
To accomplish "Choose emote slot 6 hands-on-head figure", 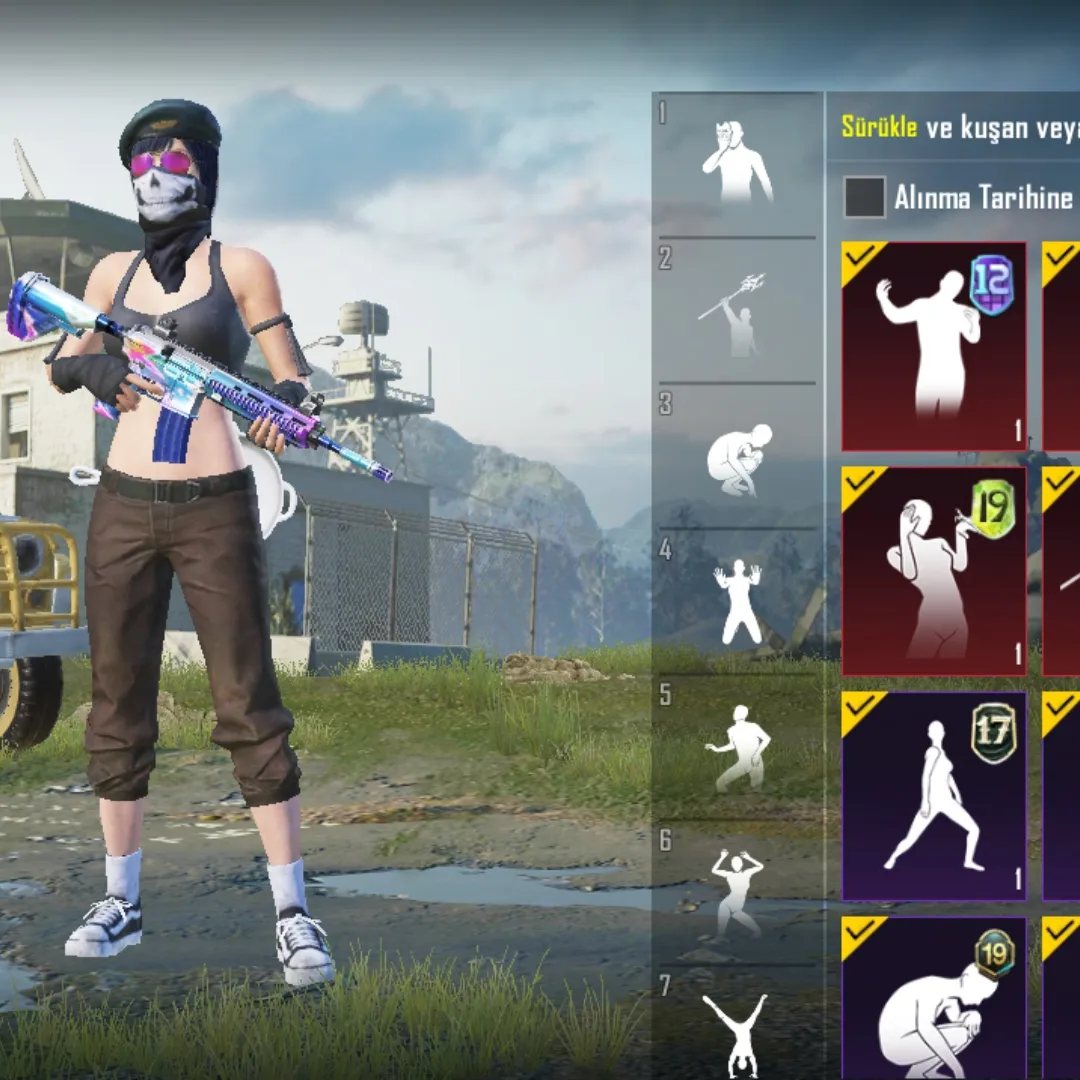I will 738,893.
